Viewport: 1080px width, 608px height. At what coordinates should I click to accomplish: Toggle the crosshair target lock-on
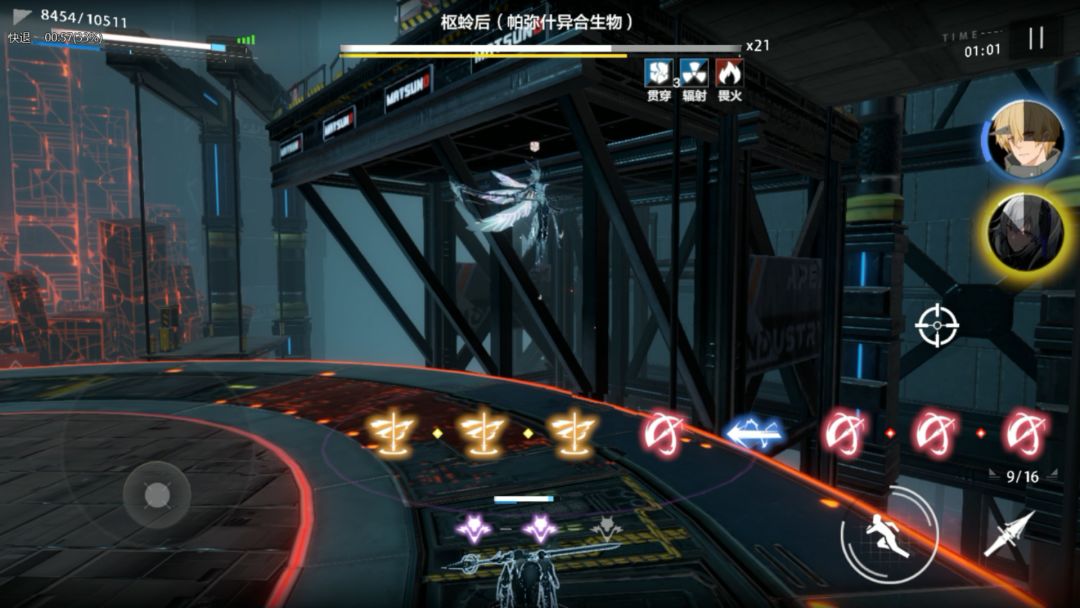pos(937,324)
